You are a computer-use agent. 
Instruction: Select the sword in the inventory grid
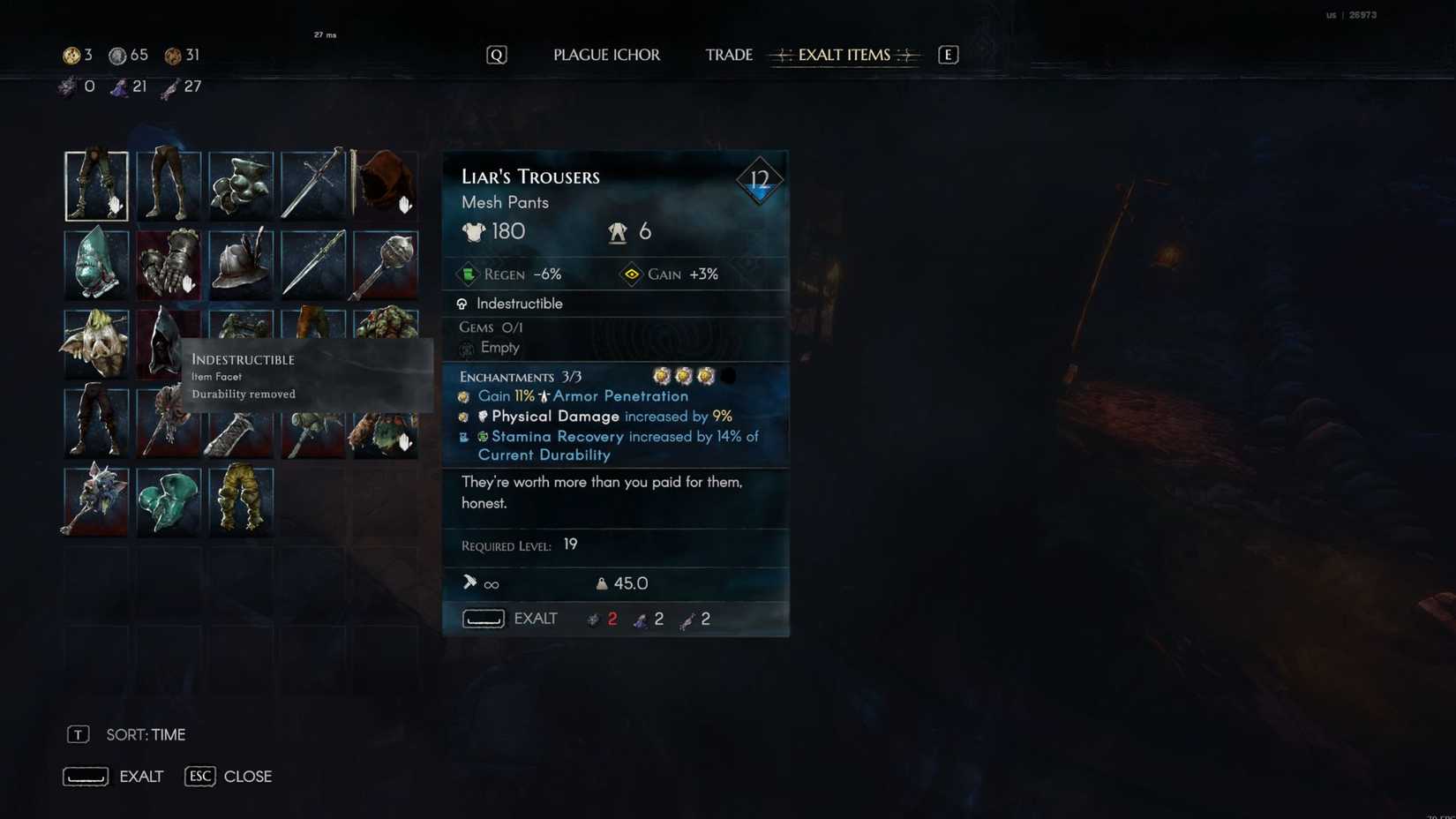[x=314, y=184]
